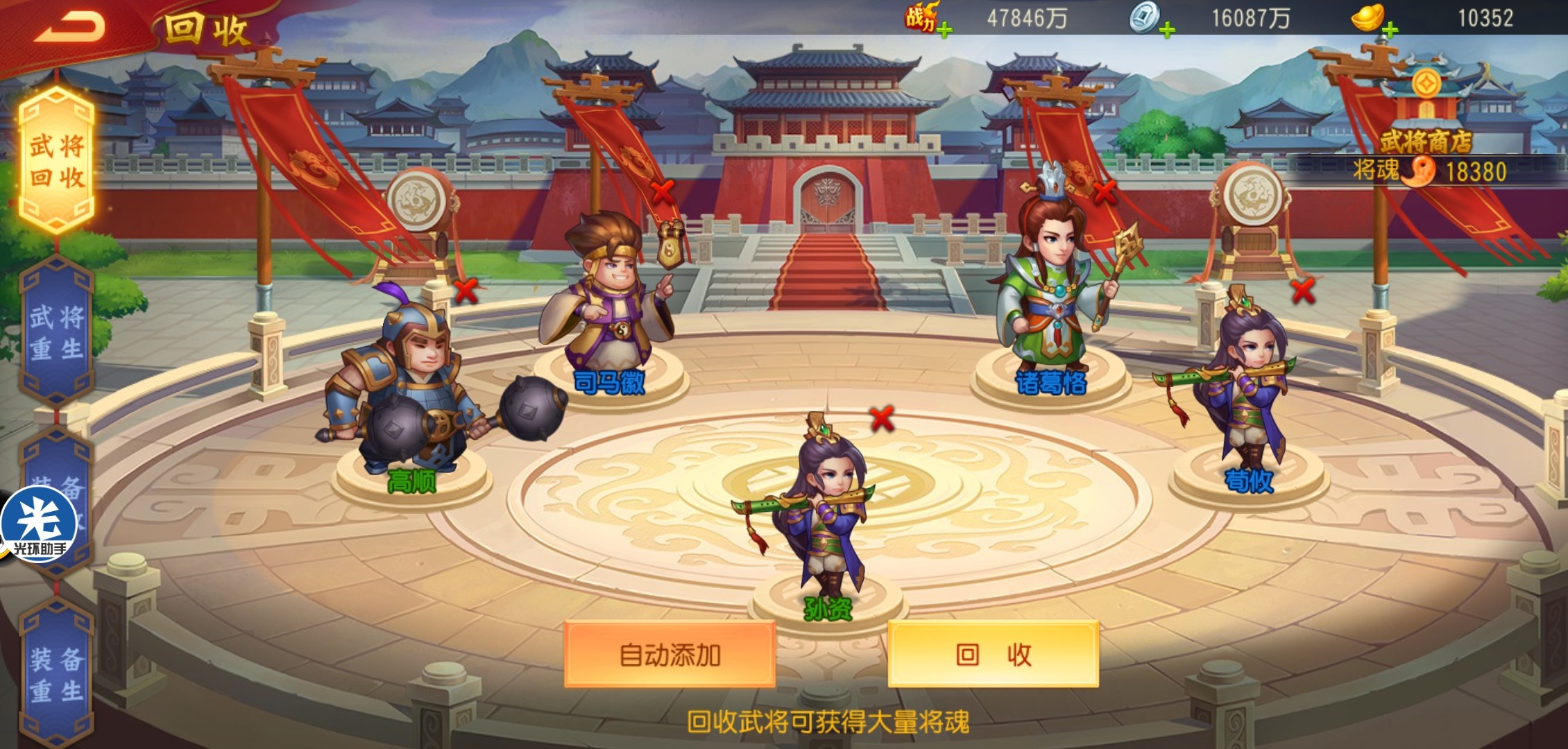Switch to the 武将重生 tab
Viewport: 1568px width, 749px height.
click(x=57, y=333)
